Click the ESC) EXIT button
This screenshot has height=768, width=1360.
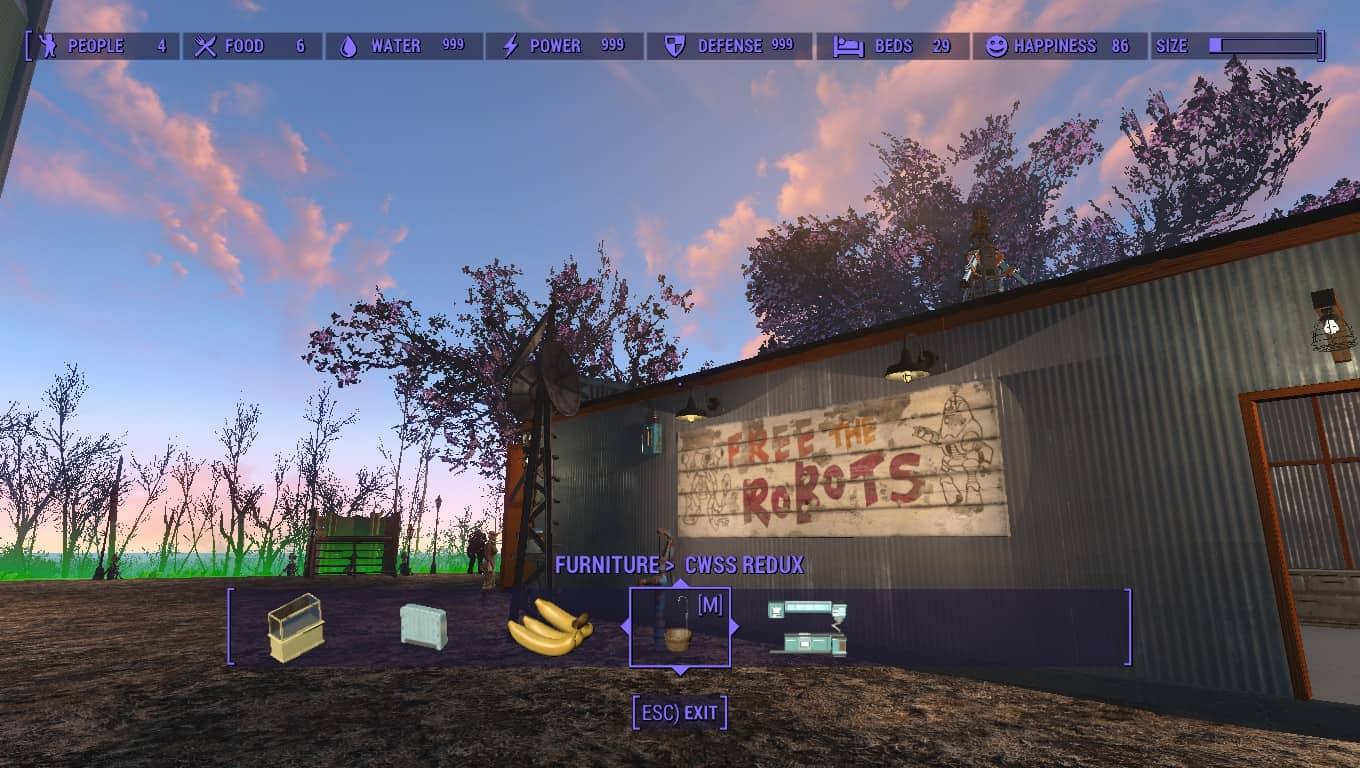point(680,713)
